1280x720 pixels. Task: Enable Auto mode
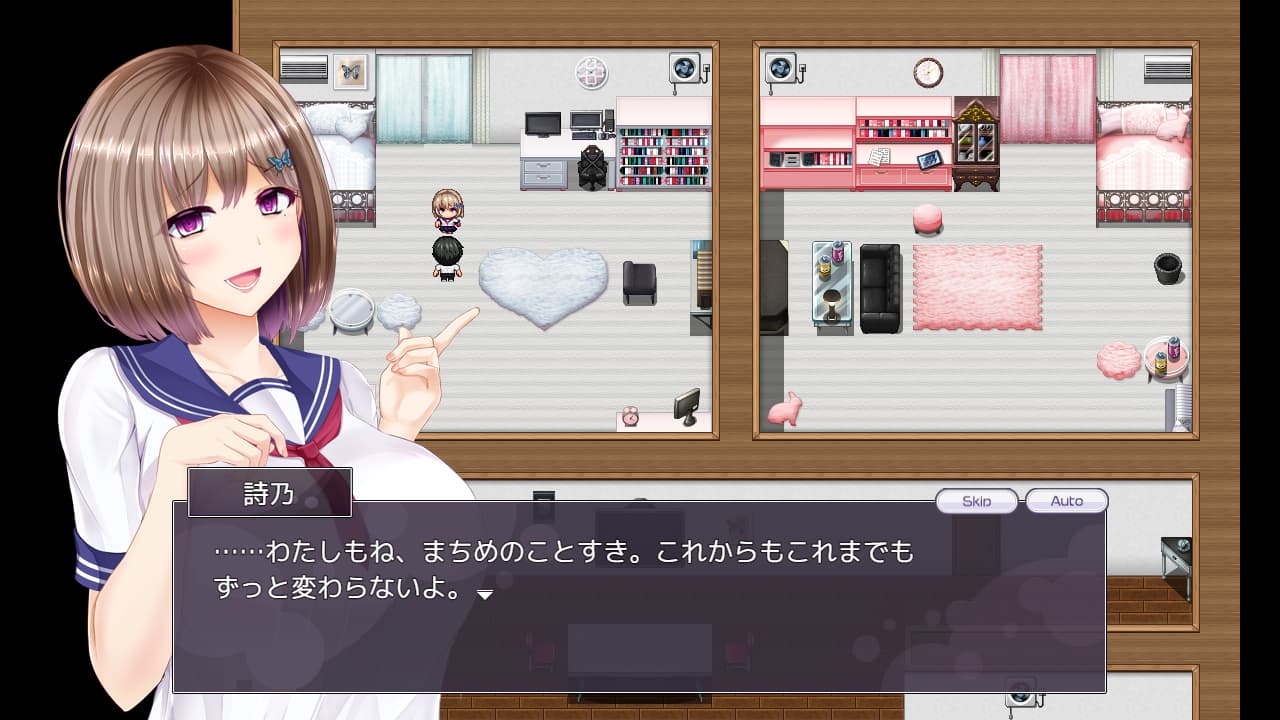tap(1065, 501)
